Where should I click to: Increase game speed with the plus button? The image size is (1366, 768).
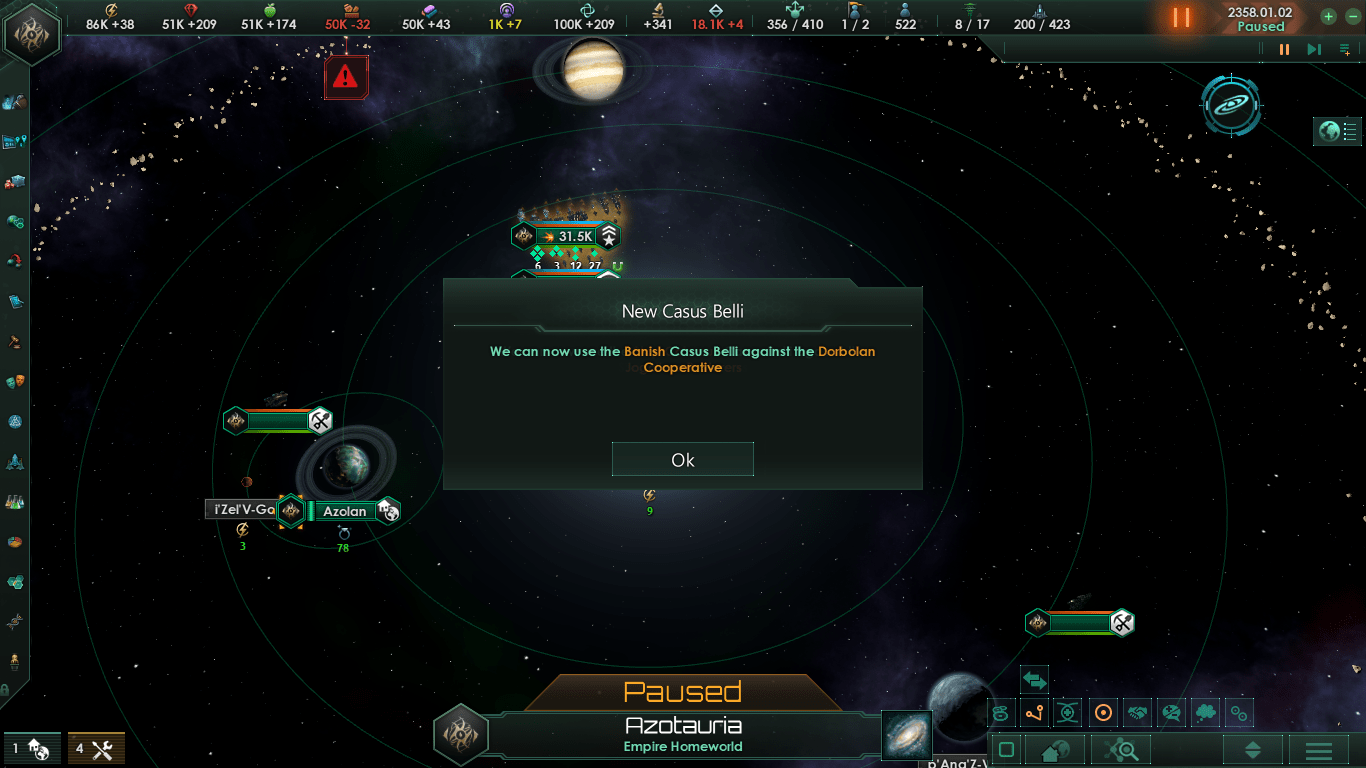tap(1328, 16)
